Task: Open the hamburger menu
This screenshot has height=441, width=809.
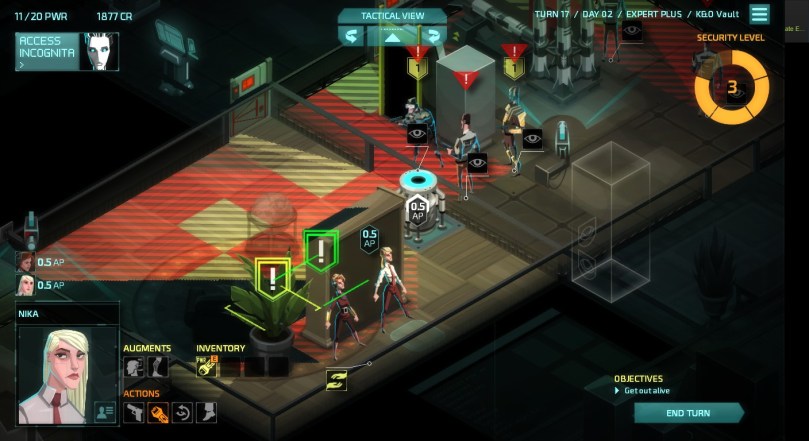Action: [x=760, y=14]
